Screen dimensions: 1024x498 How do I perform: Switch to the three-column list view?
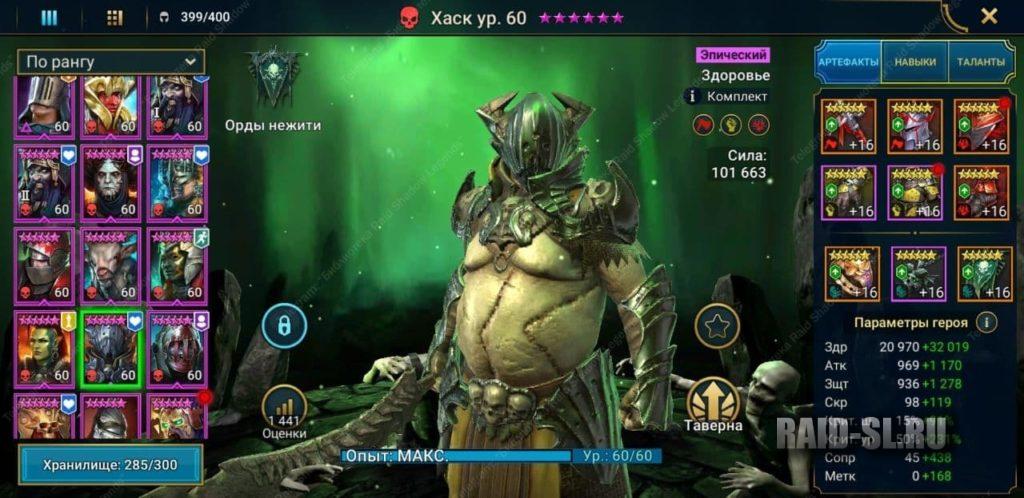point(49,17)
